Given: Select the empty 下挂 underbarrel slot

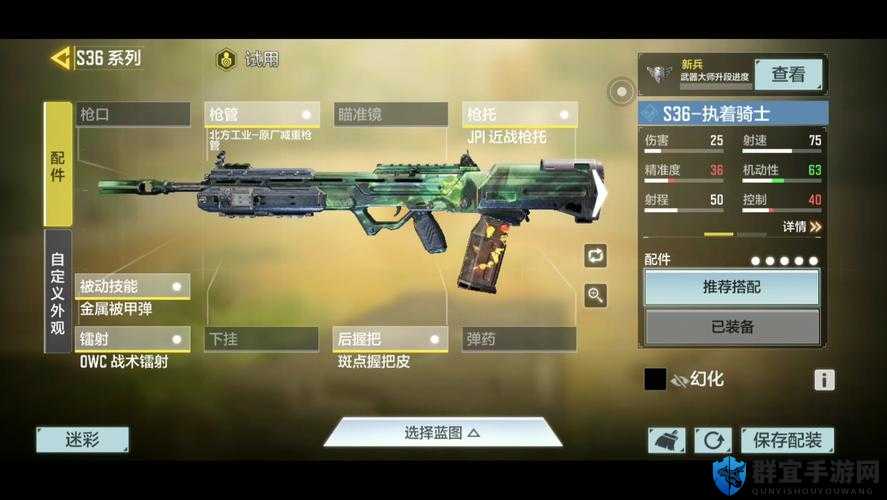Looking at the screenshot, I should pos(262,339).
